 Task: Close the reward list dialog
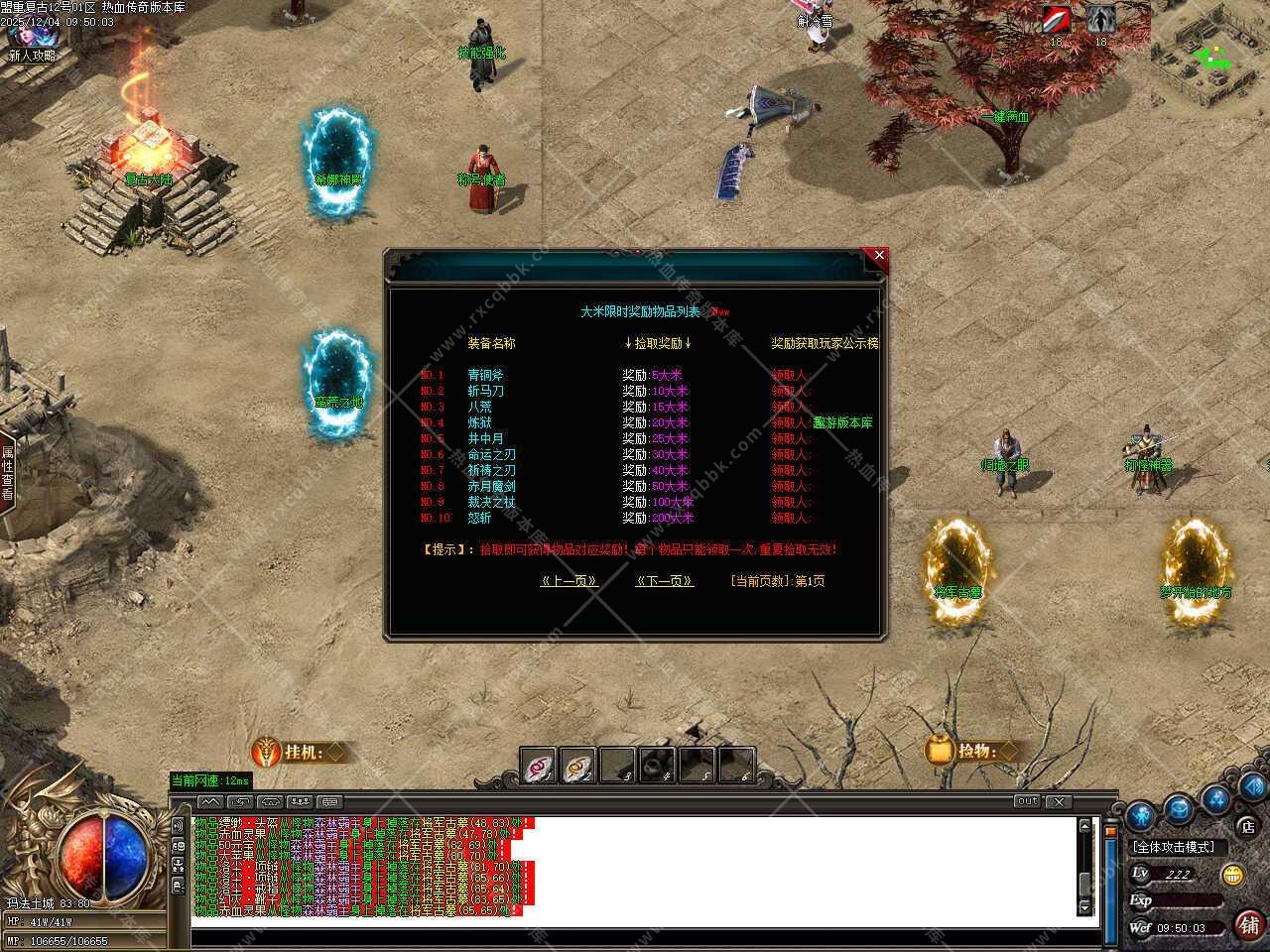coord(878,256)
